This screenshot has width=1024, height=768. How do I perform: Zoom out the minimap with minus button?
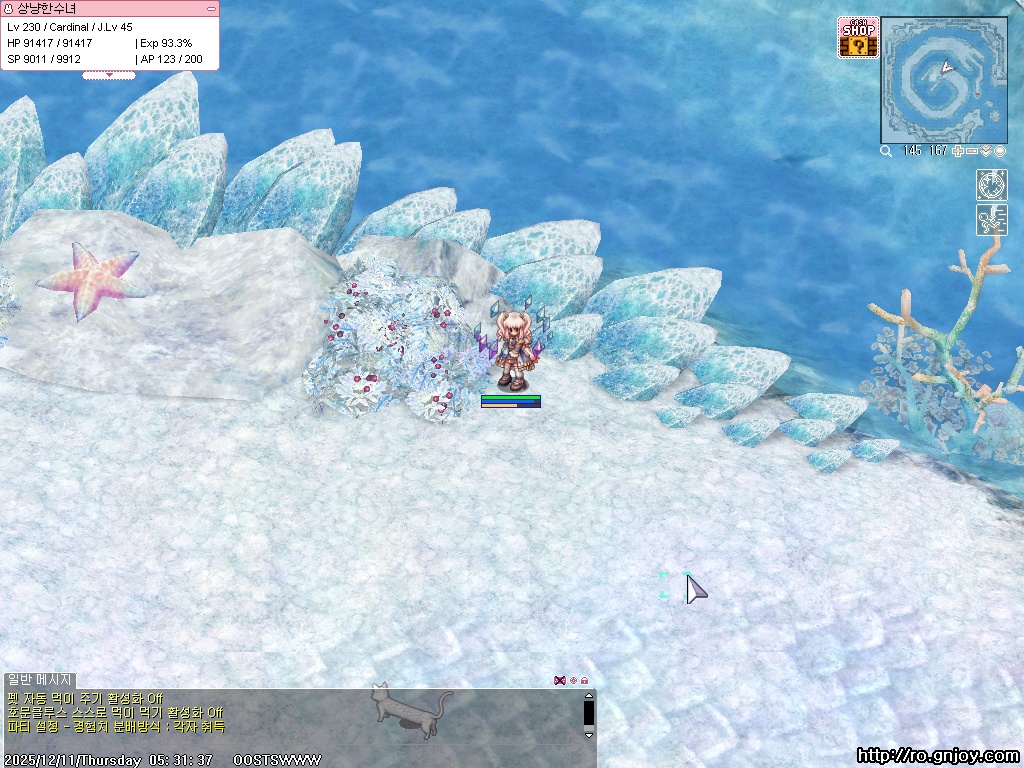(972, 151)
